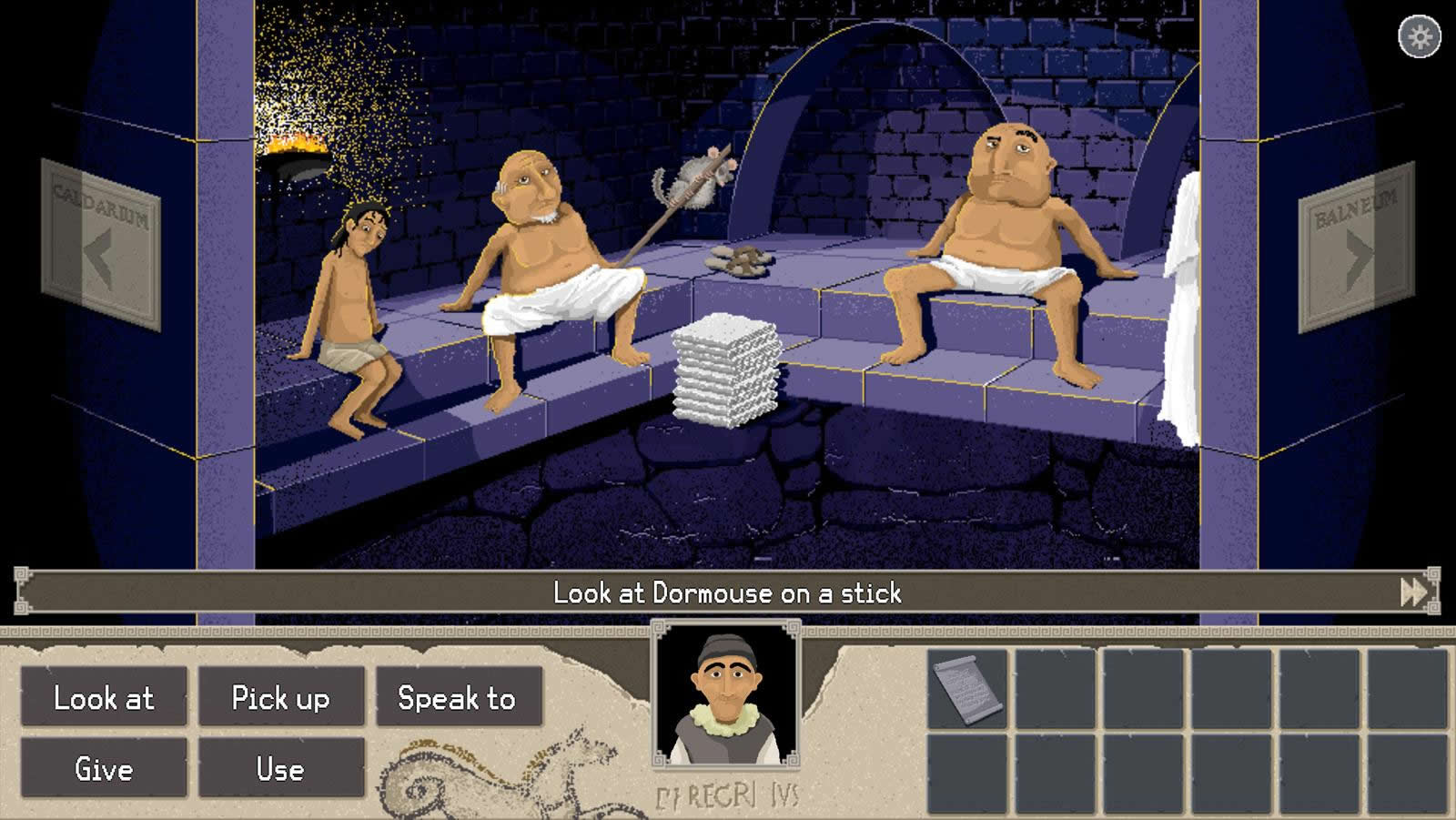Open the gear settings menu

(1419, 37)
